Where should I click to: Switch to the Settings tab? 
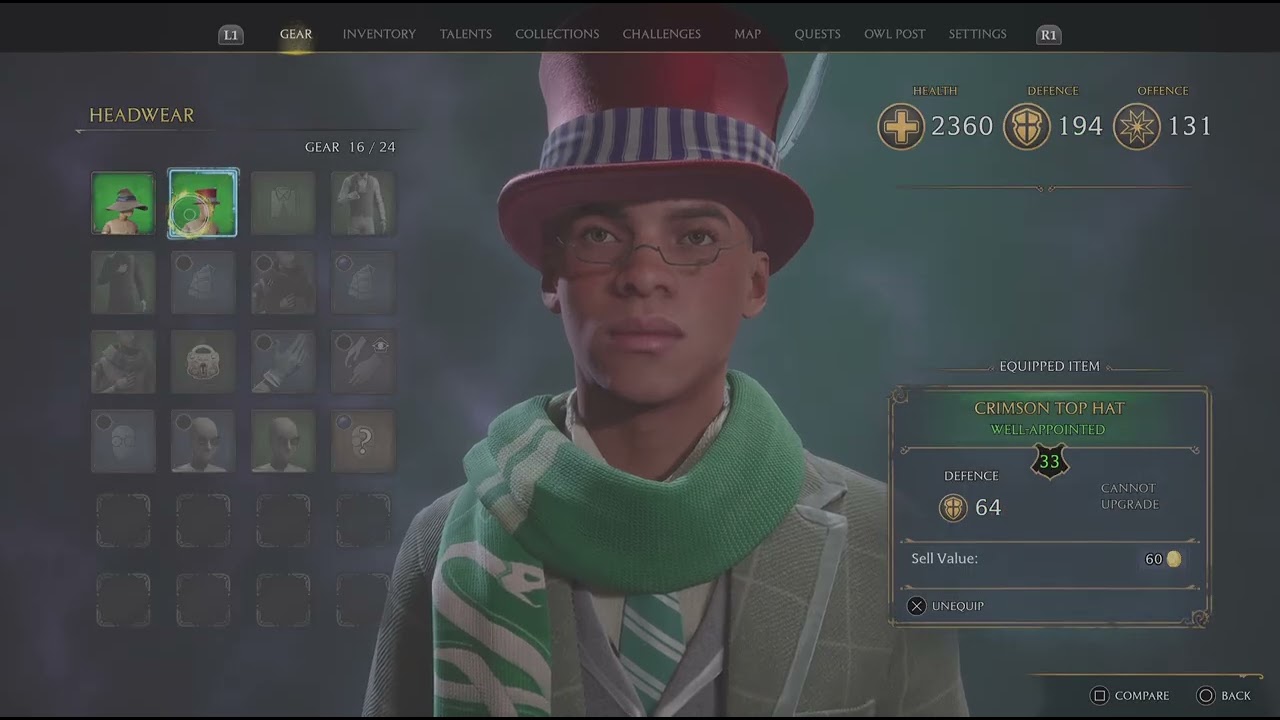coord(977,34)
